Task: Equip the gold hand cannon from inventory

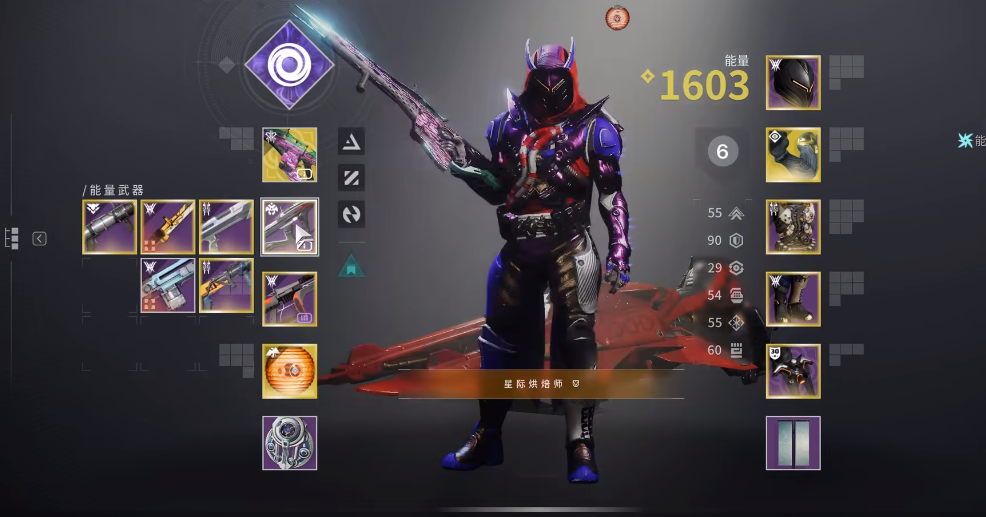Action: coord(168,227)
